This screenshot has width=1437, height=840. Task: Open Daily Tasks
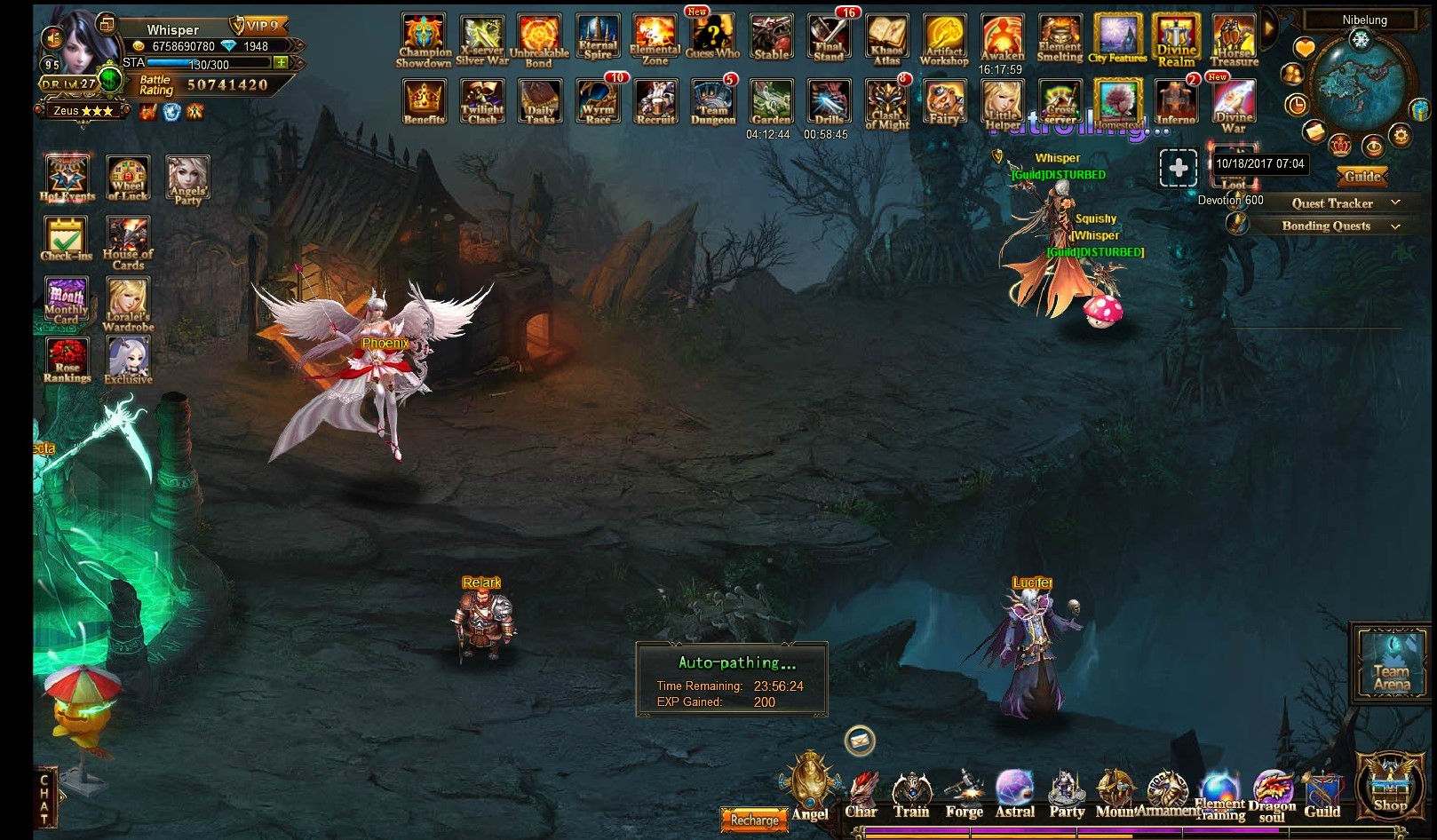[x=540, y=101]
